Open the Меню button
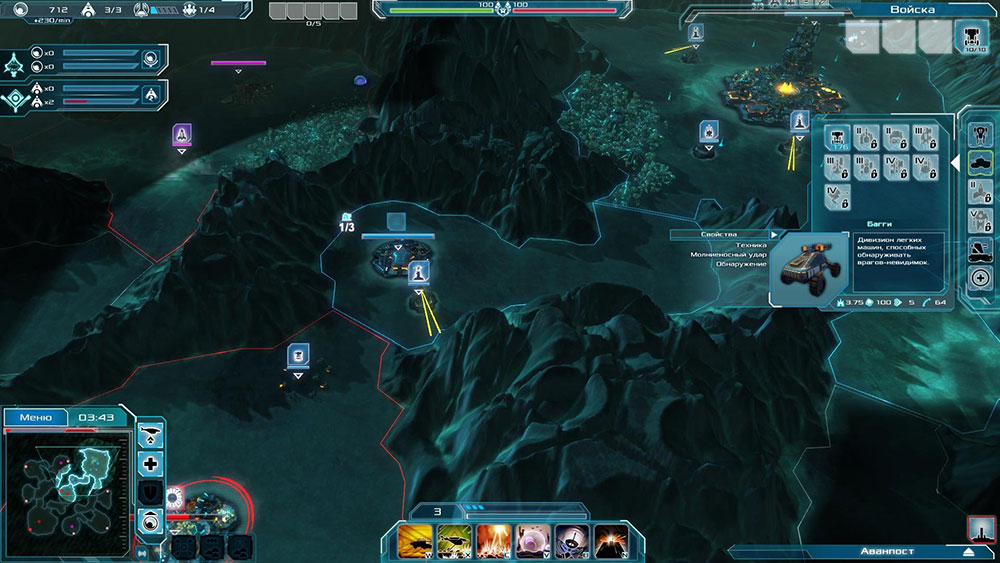This screenshot has height=563, width=1000. [x=36, y=417]
